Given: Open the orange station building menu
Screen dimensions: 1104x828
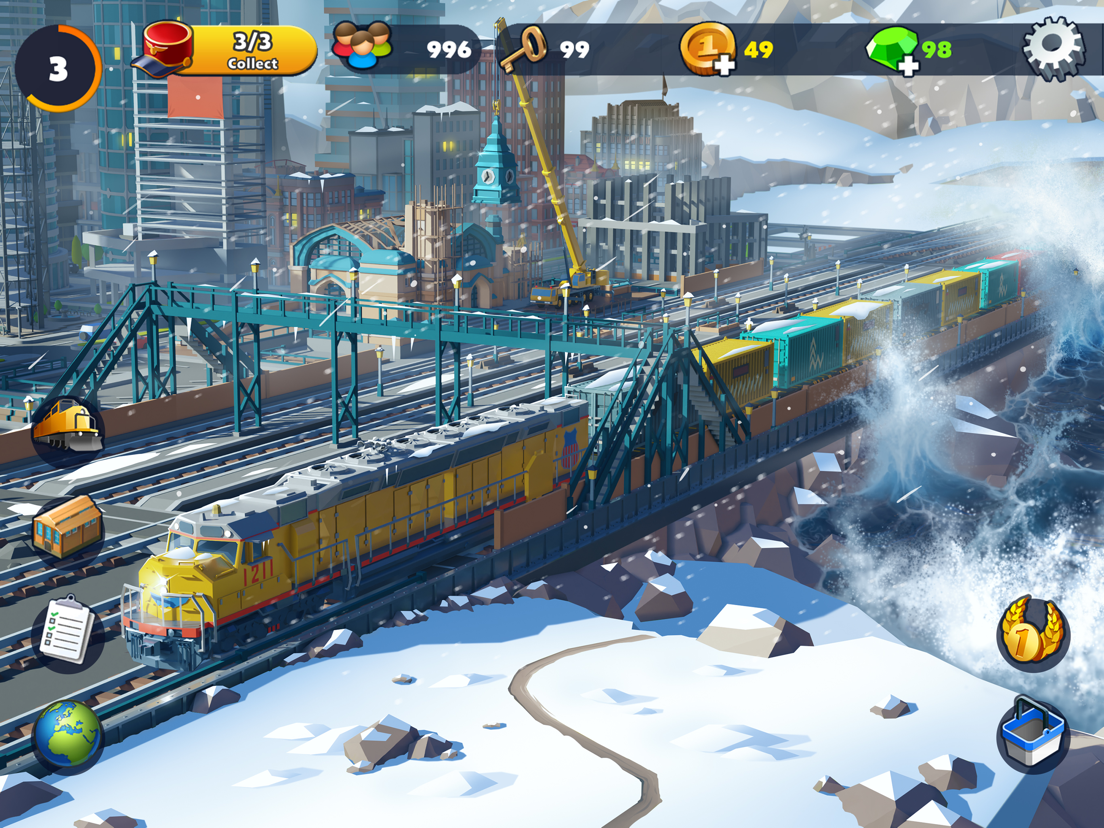Looking at the screenshot, I should pos(68,528).
